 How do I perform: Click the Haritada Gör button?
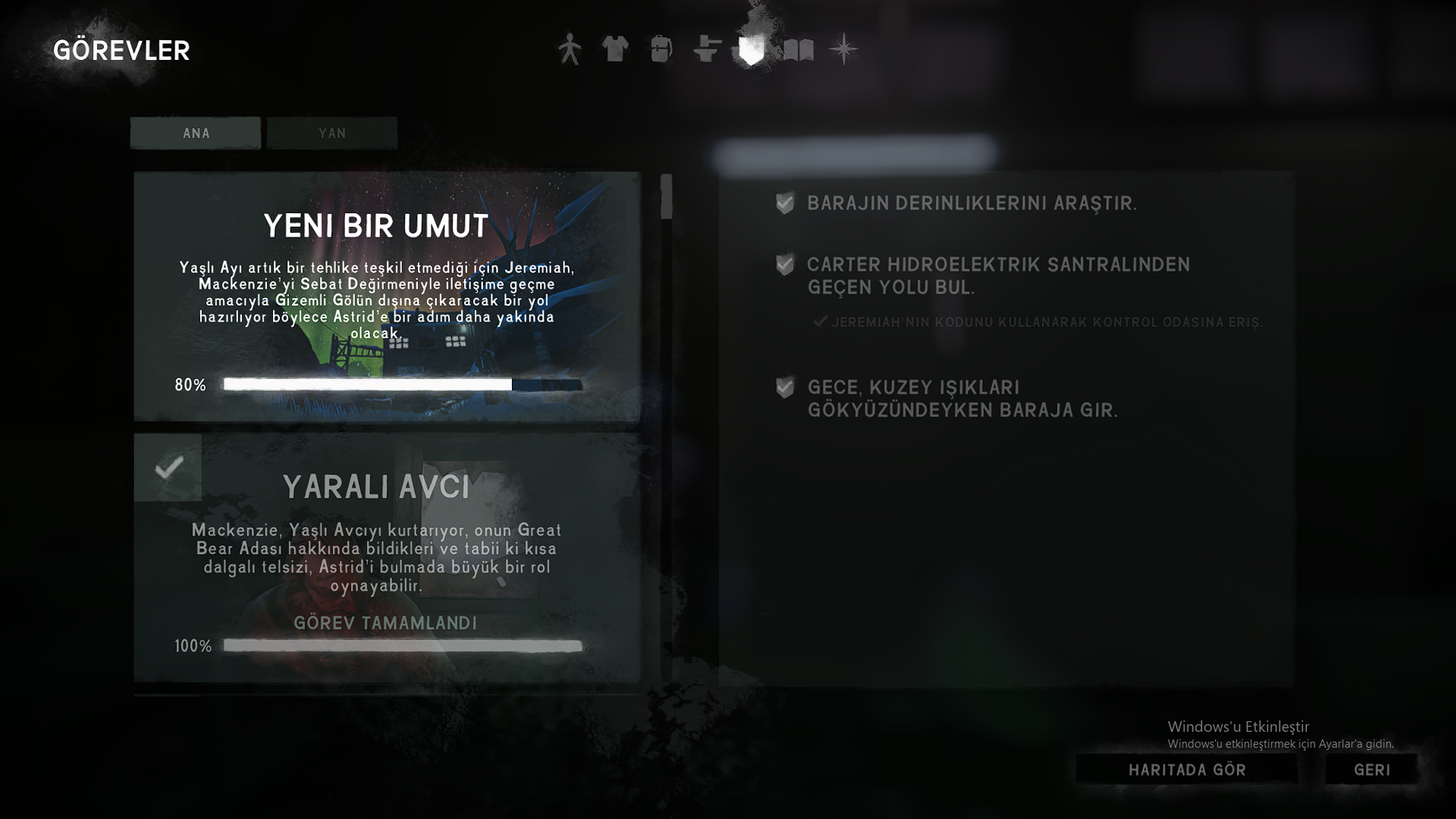1187,770
